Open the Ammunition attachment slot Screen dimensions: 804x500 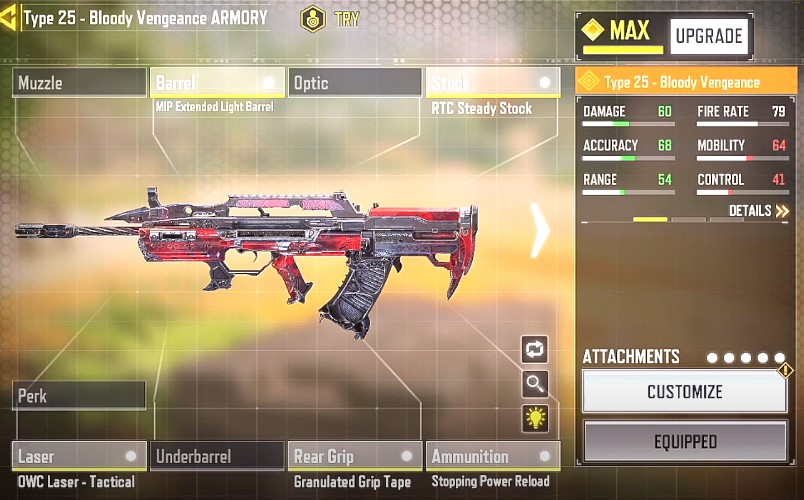(x=492, y=457)
